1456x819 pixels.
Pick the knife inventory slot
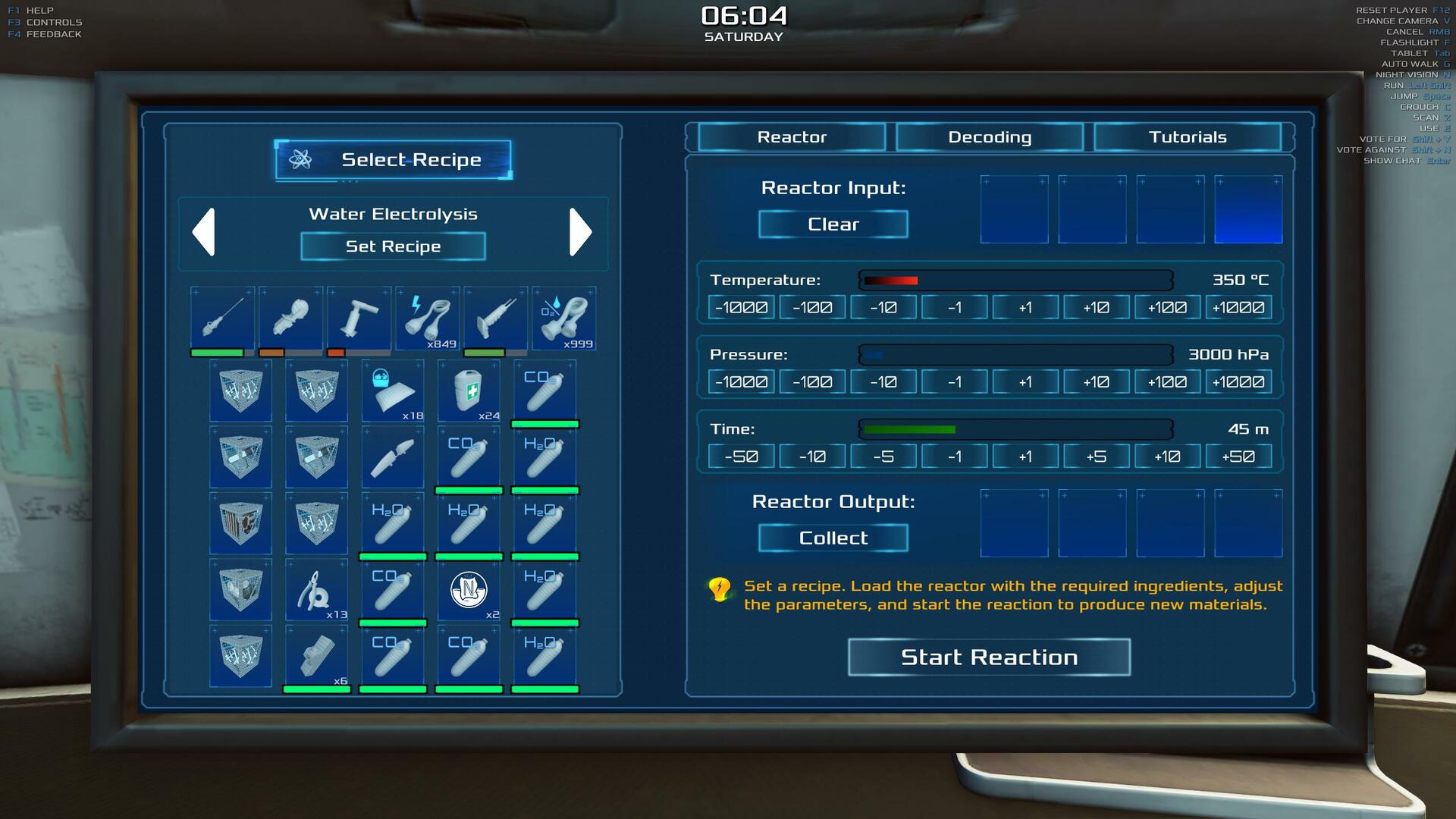pos(393,457)
